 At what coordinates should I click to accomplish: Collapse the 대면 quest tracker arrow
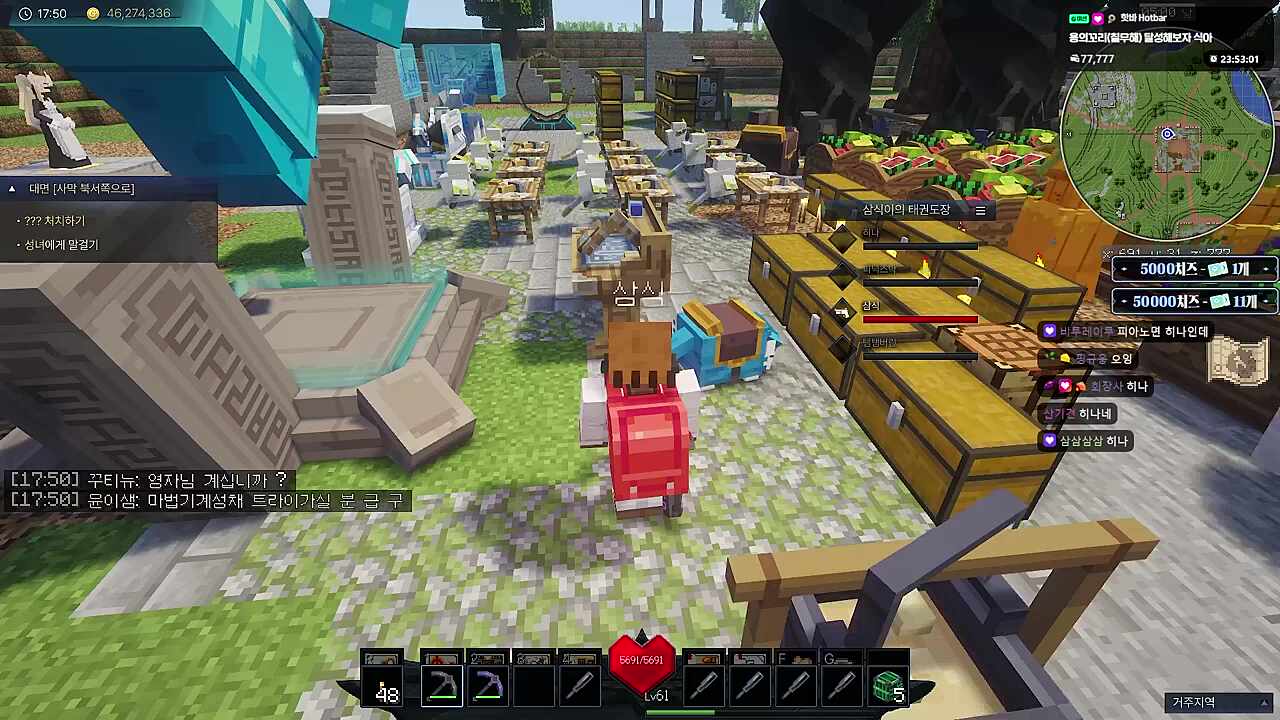(x=12, y=189)
